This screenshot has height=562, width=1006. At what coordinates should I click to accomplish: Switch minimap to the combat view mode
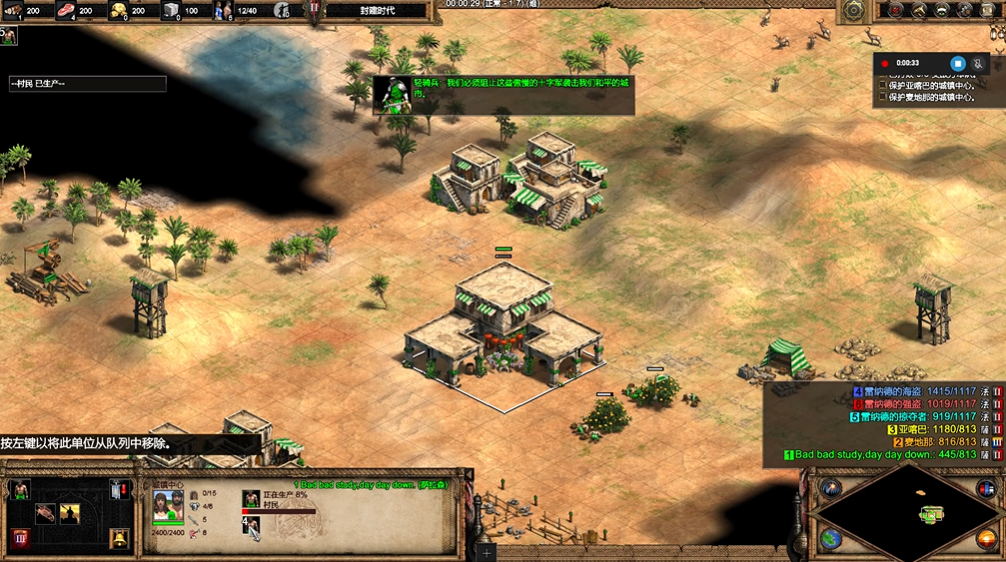[x=986, y=489]
